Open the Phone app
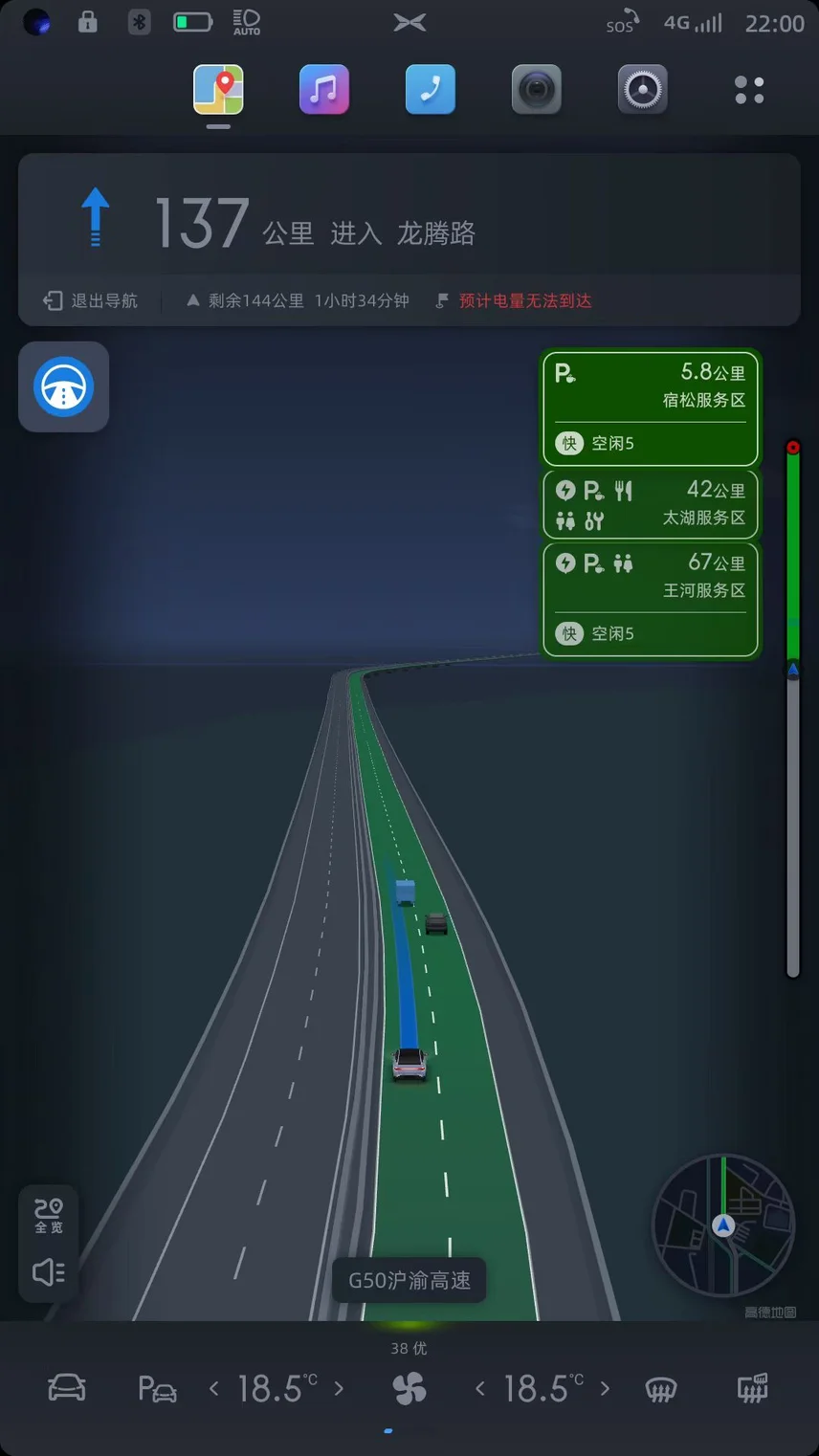 430,90
